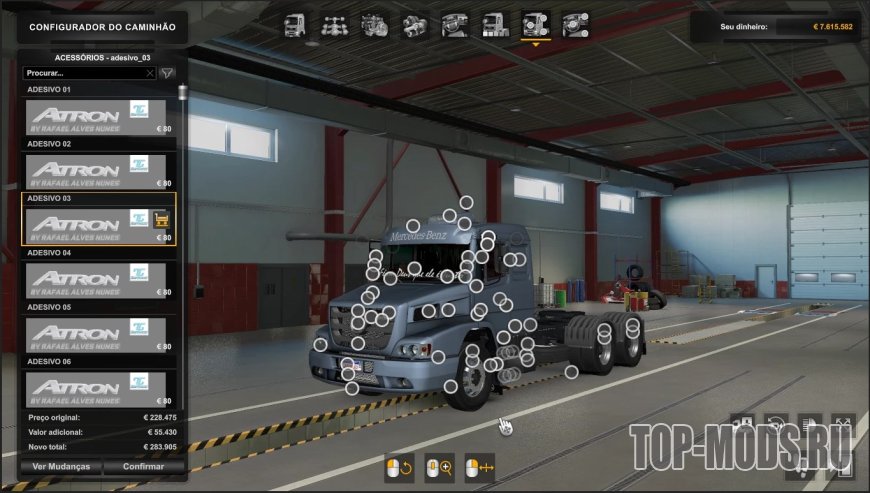Image resolution: width=870 pixels, height=493 pixels.
Task: Click the mouse rotate camera icon
Action: (399, 468)
